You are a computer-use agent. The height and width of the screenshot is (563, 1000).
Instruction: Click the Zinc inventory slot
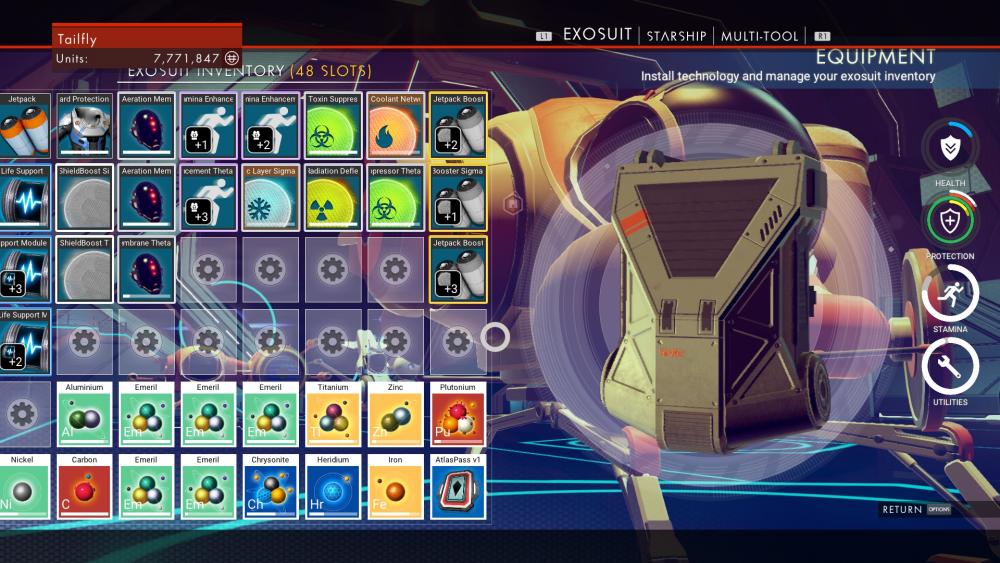coord(395,415)
